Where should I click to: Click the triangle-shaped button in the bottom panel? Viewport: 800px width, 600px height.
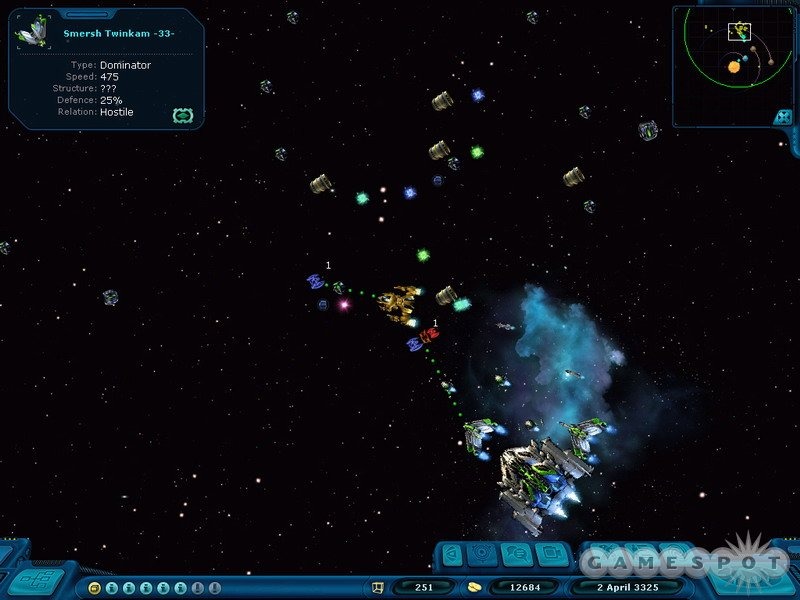453,554
